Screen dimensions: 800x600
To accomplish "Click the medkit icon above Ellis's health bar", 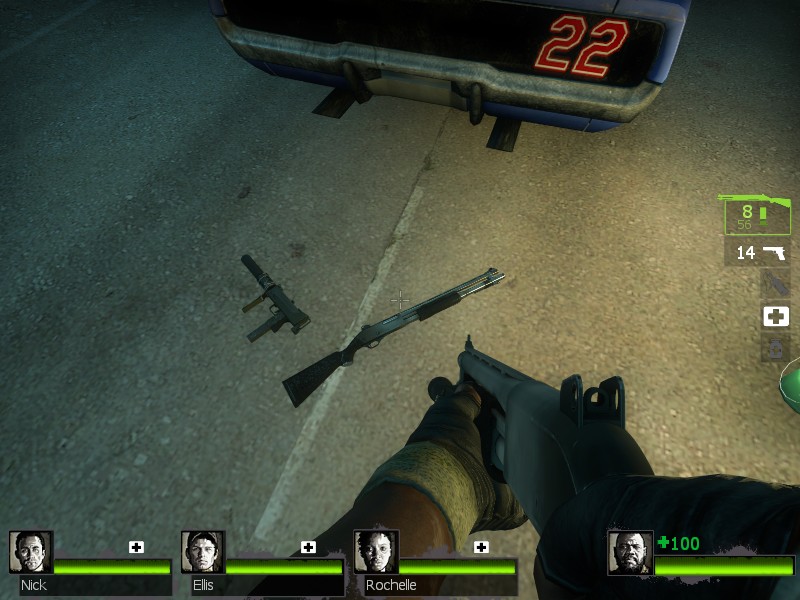I will [x=308, y=547].
